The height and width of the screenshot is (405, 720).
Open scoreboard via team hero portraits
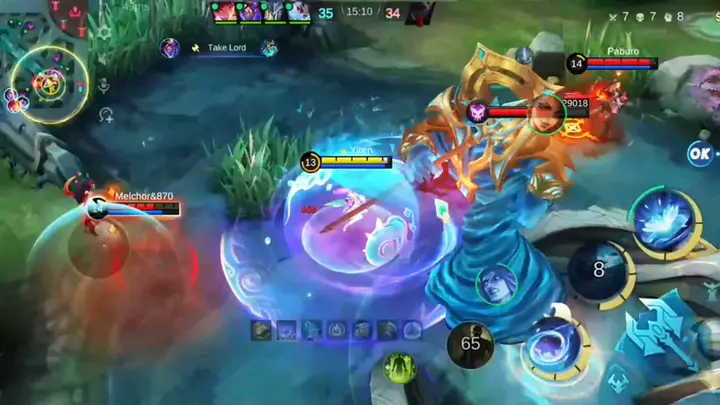click(x=260, y=12)
